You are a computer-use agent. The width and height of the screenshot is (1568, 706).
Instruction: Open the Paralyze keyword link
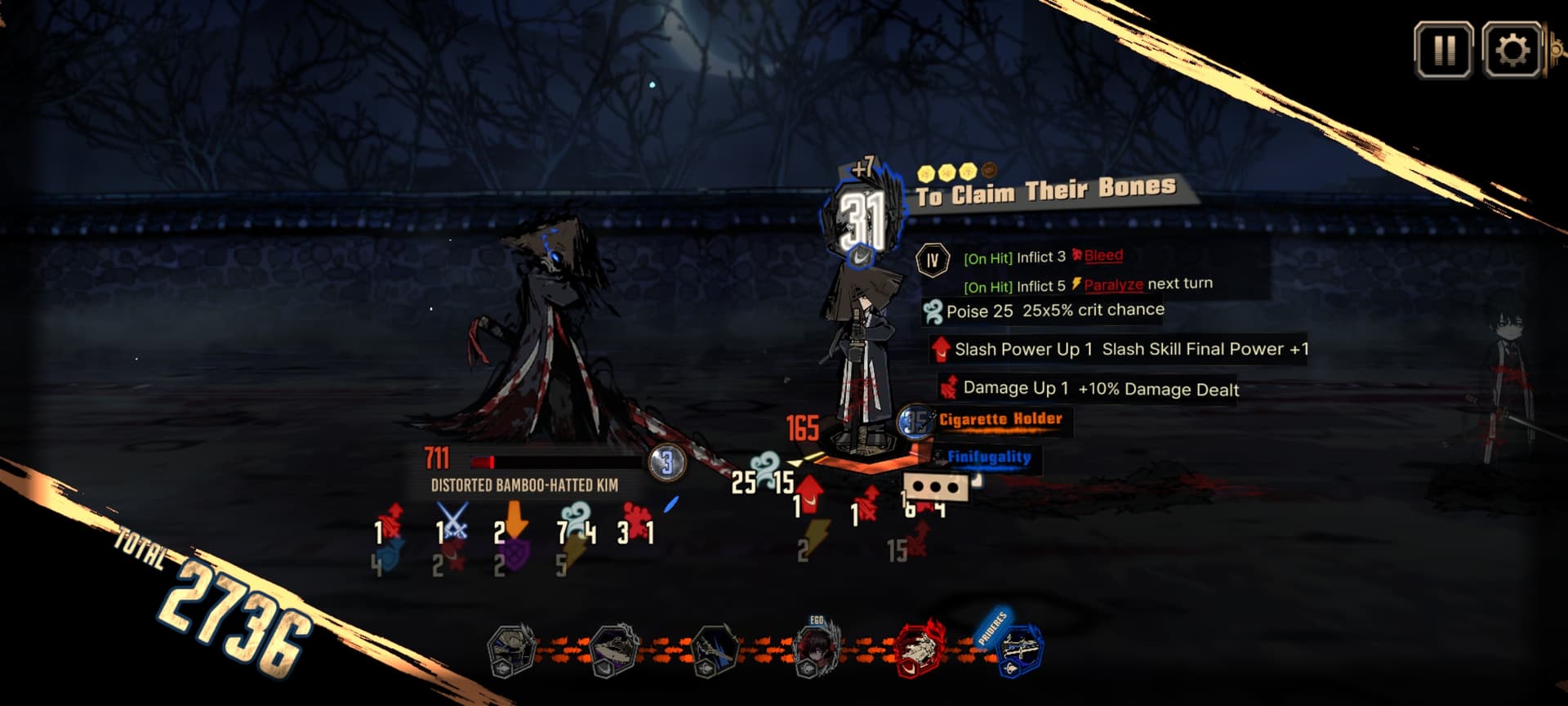click(1112, 284)
